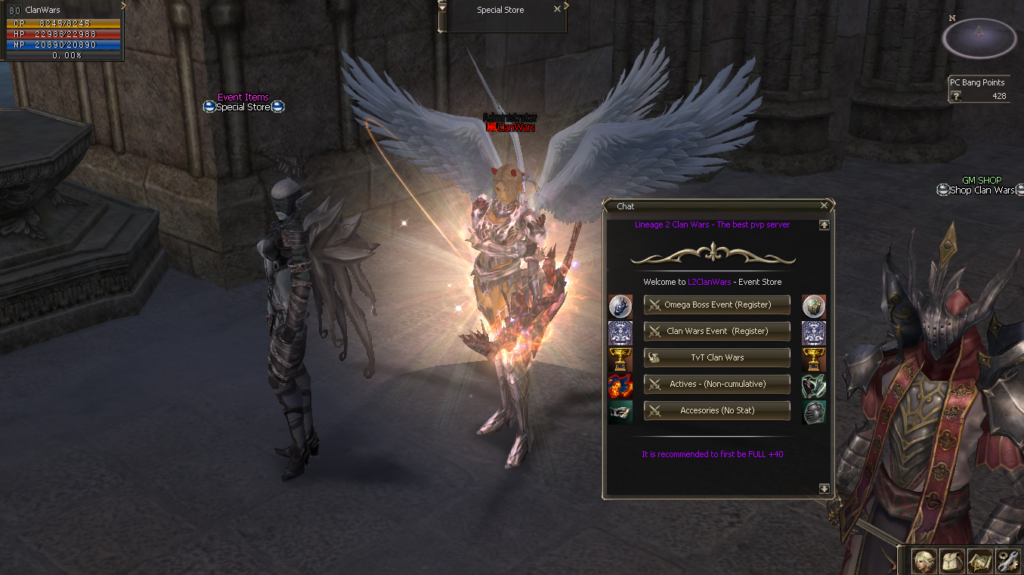Viewport: 1024px width, 575px height.
Task: Click the gold trophy icon left of TvT
Action: 620,358
